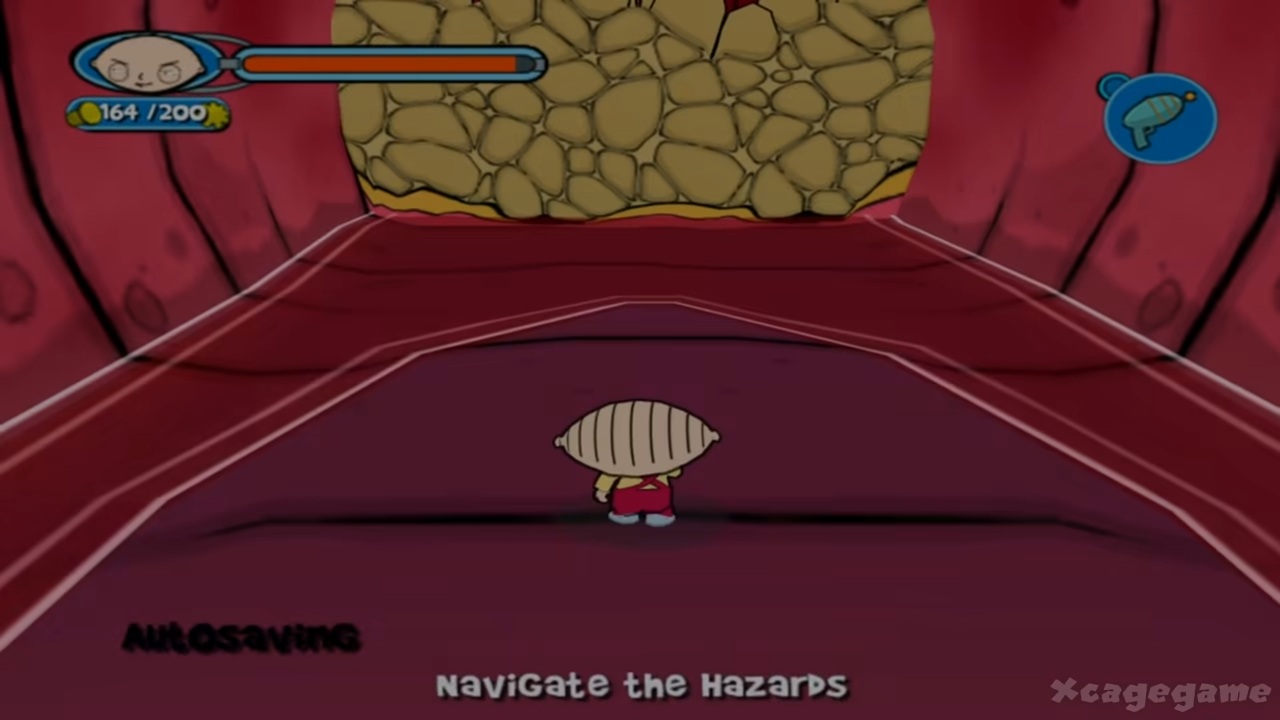Click the weapon indicator in the top-right corner
This screenshot has width=1280, height=720.
point(1160,115)
